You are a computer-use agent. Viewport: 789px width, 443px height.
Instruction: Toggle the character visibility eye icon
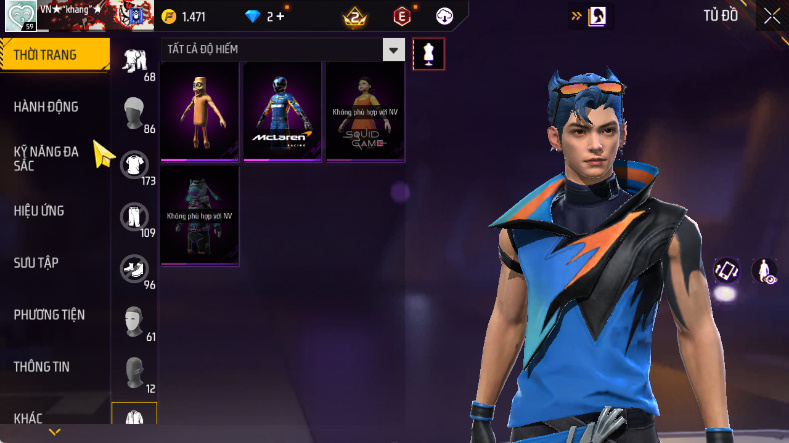coord(764,270)
